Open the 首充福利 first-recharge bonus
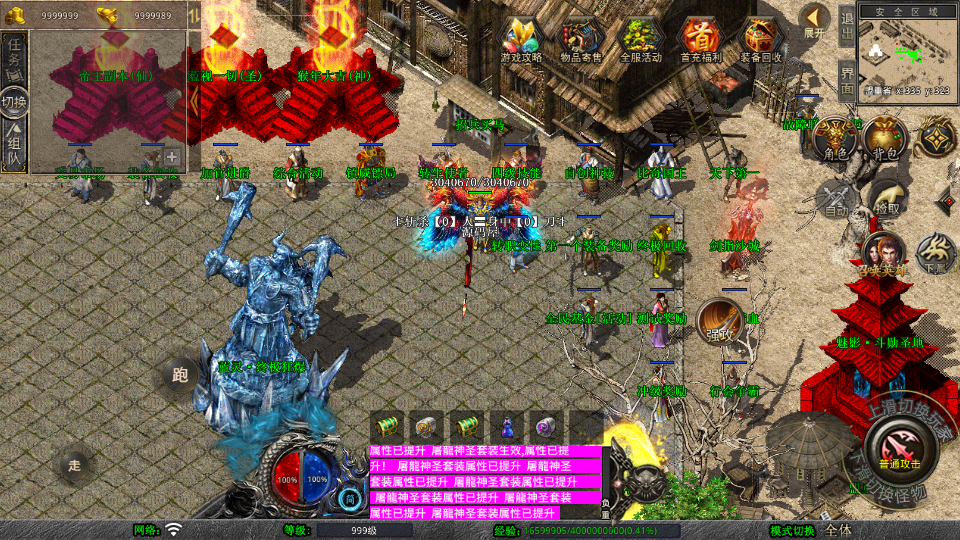 pyautogui.click(x=701, y=39)
